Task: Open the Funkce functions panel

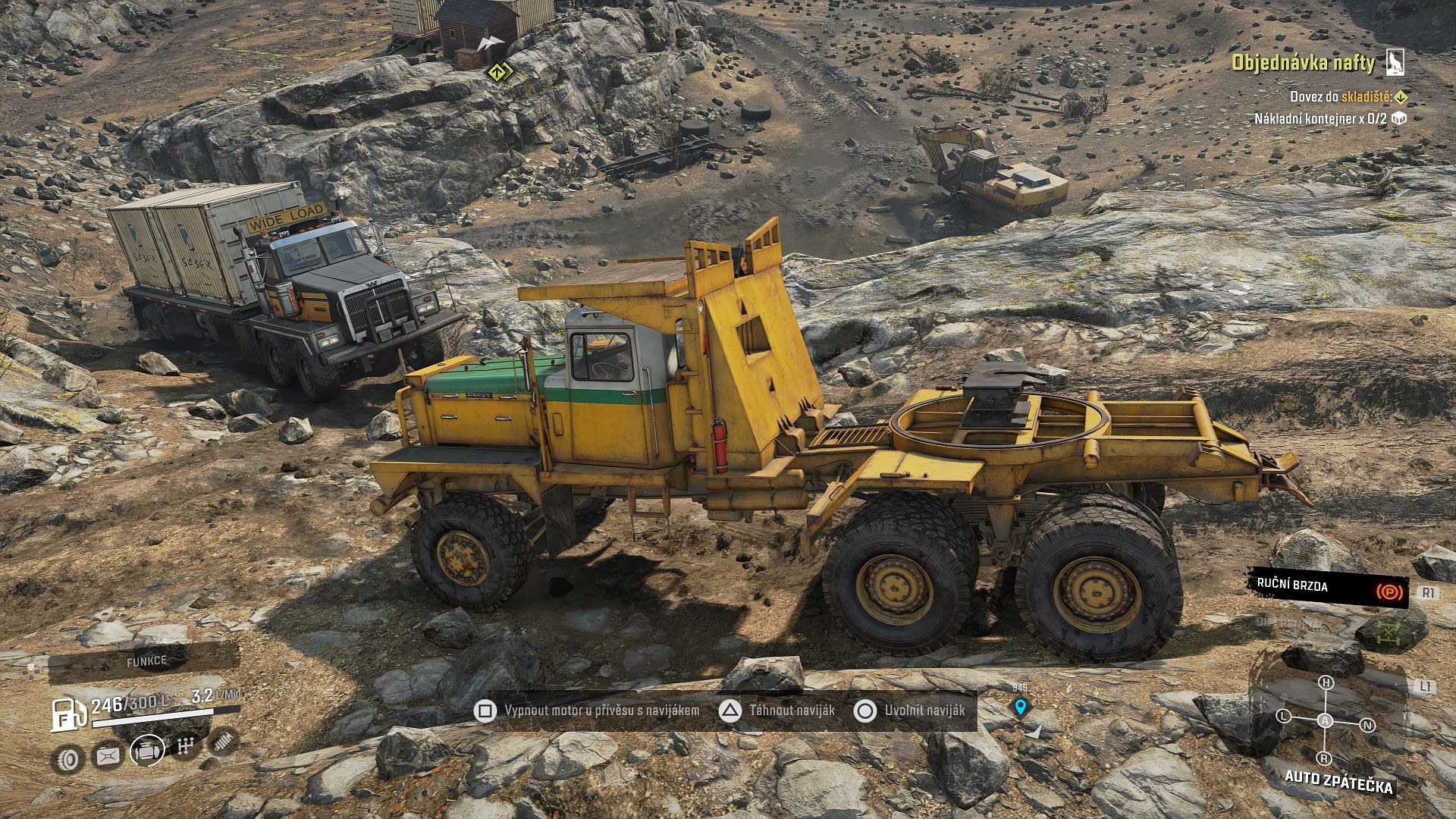Action: pyautogui.click(x=146, y=662)
